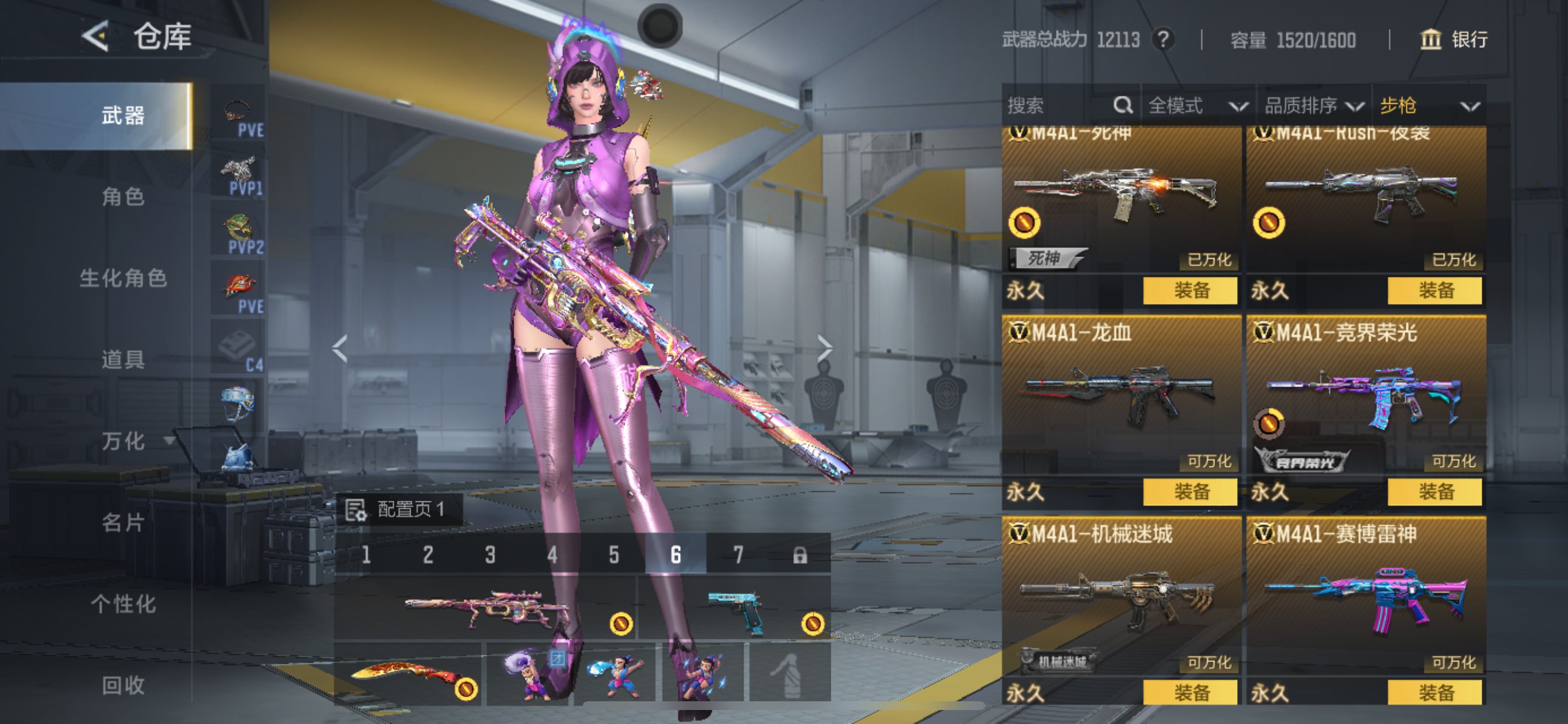The image size is (1568, 724).
Task: Equip the M4A1-竞界荣光 rifle
Action: (x=1434, y=491)
